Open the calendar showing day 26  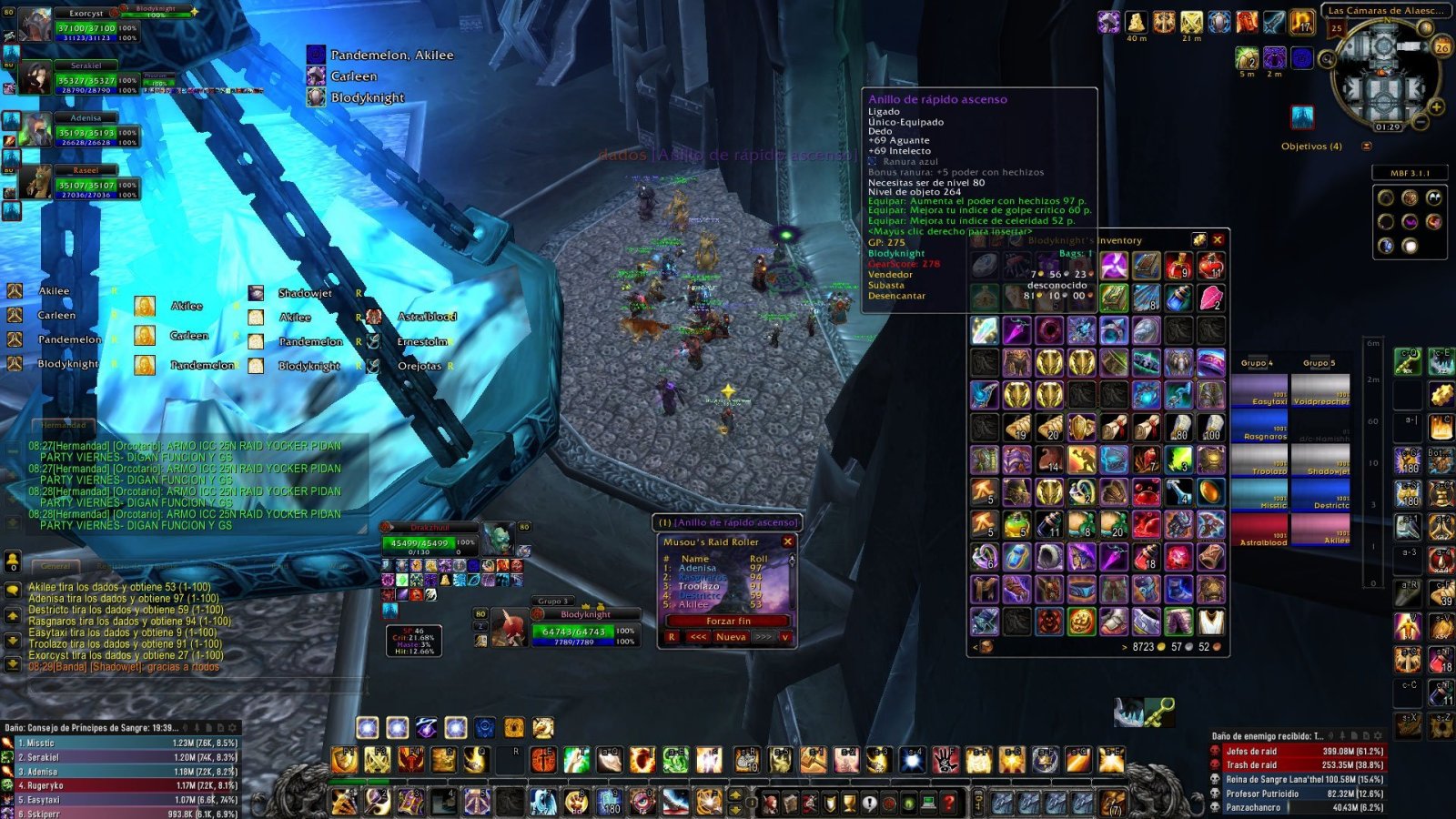[x=1441, y=47]
